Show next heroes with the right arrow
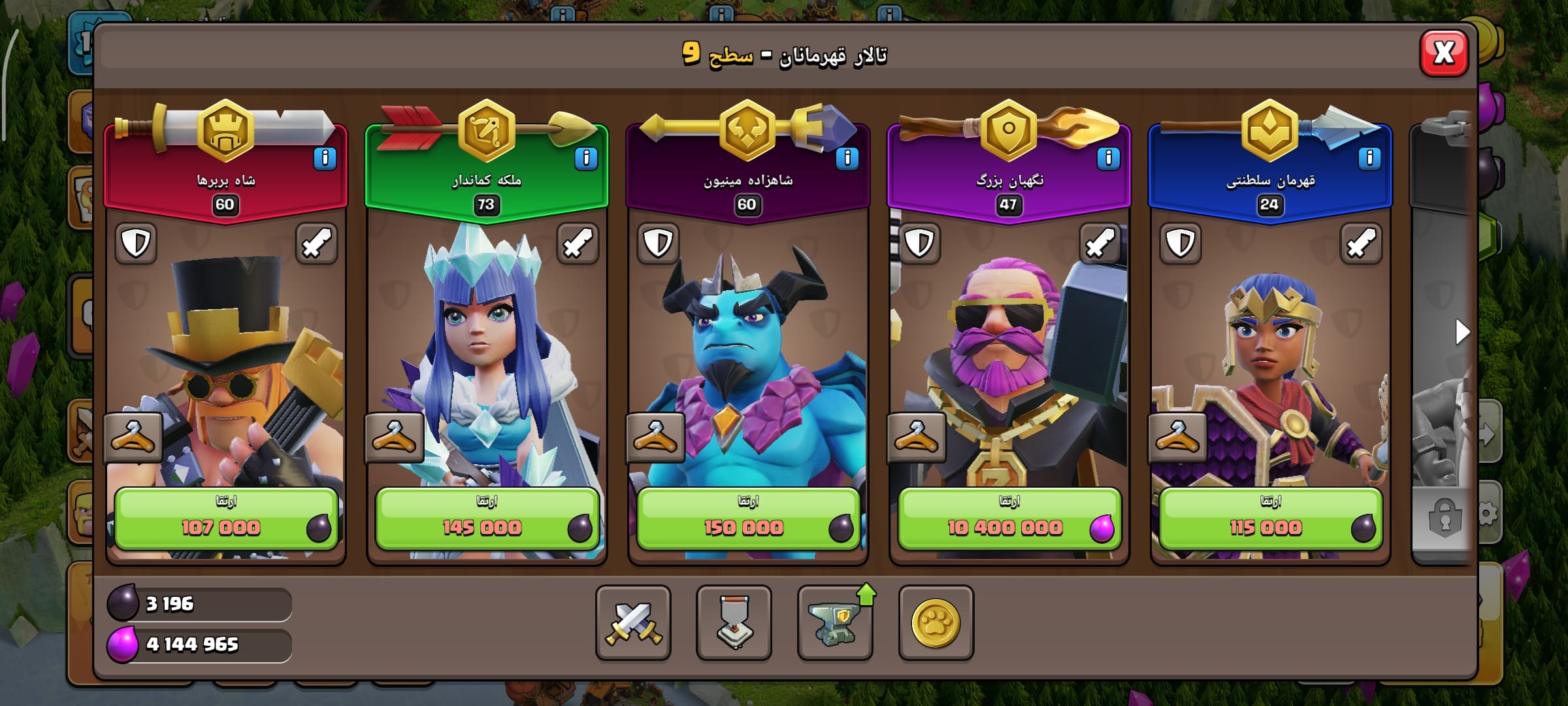Screen dimensions: 1568x706 [1462, 332]
